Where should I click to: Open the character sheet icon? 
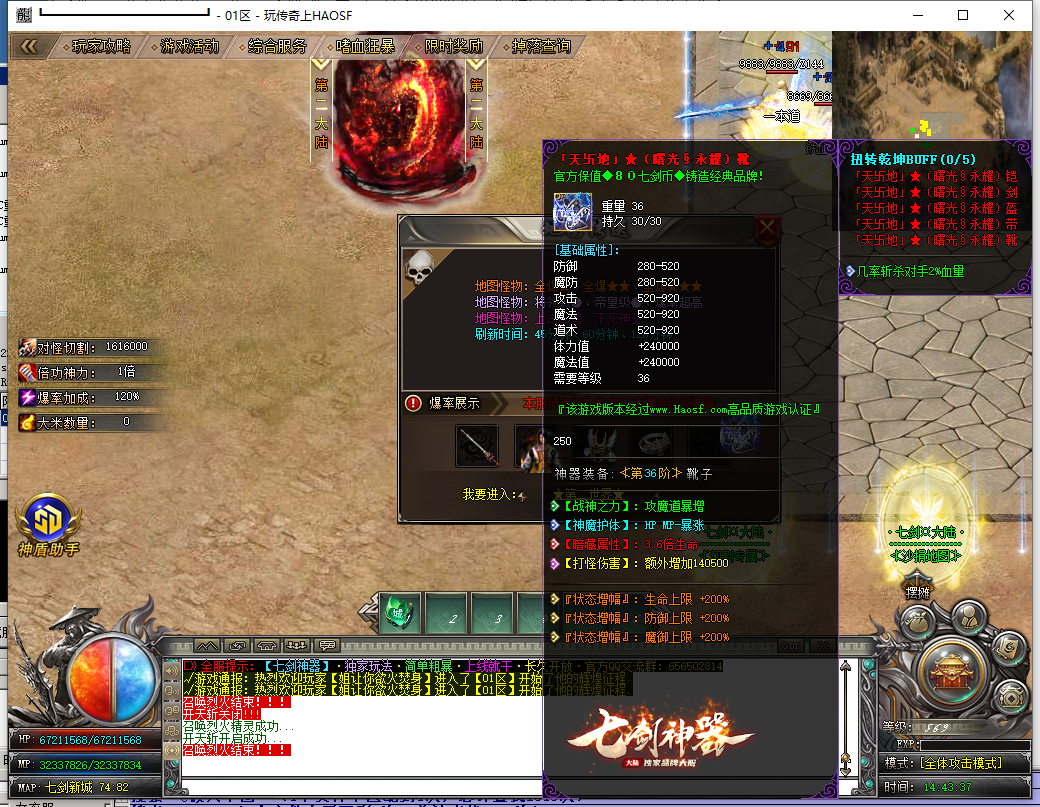click(967, 615)
